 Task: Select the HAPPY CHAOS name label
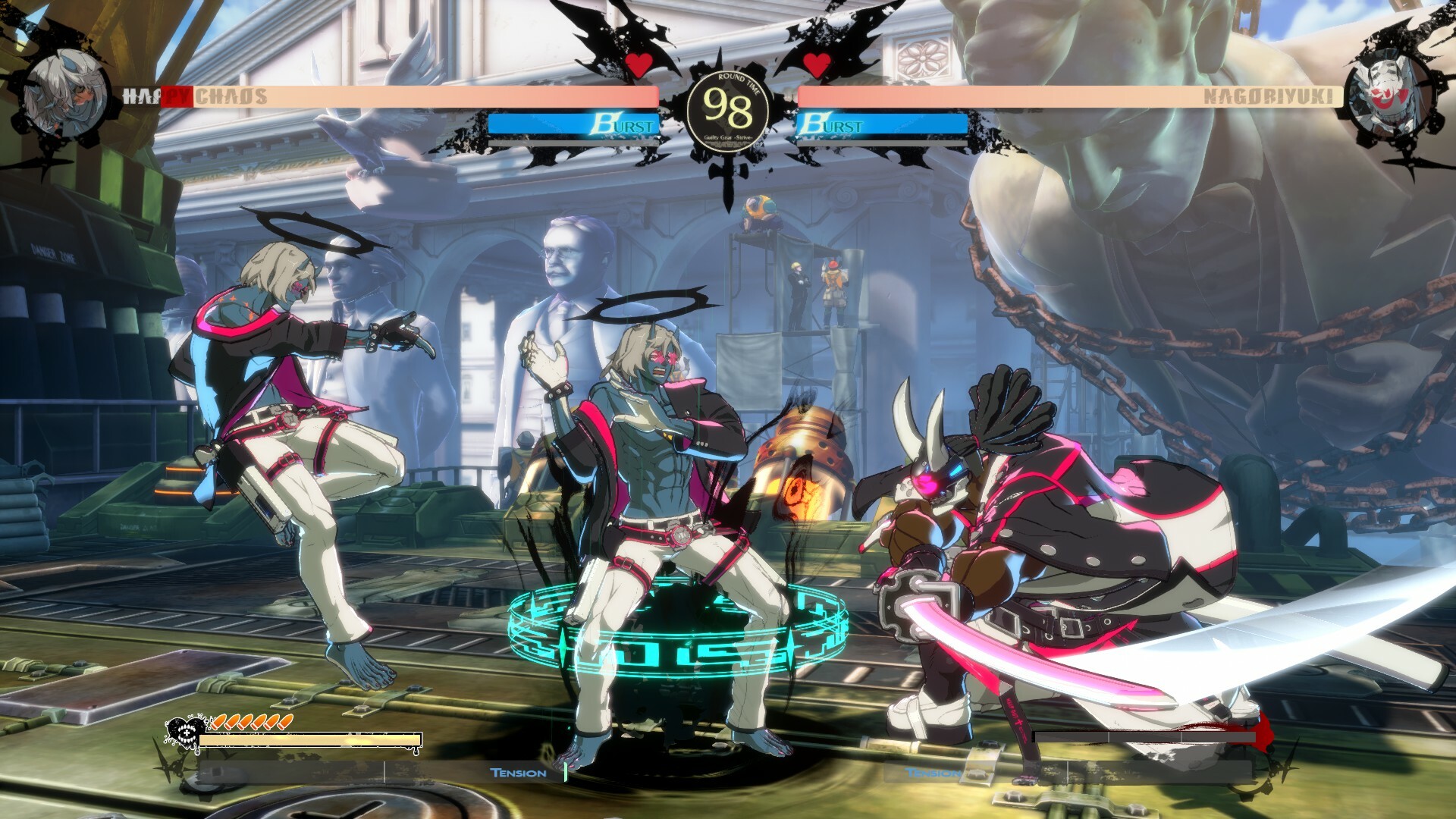tap(196, 96)
